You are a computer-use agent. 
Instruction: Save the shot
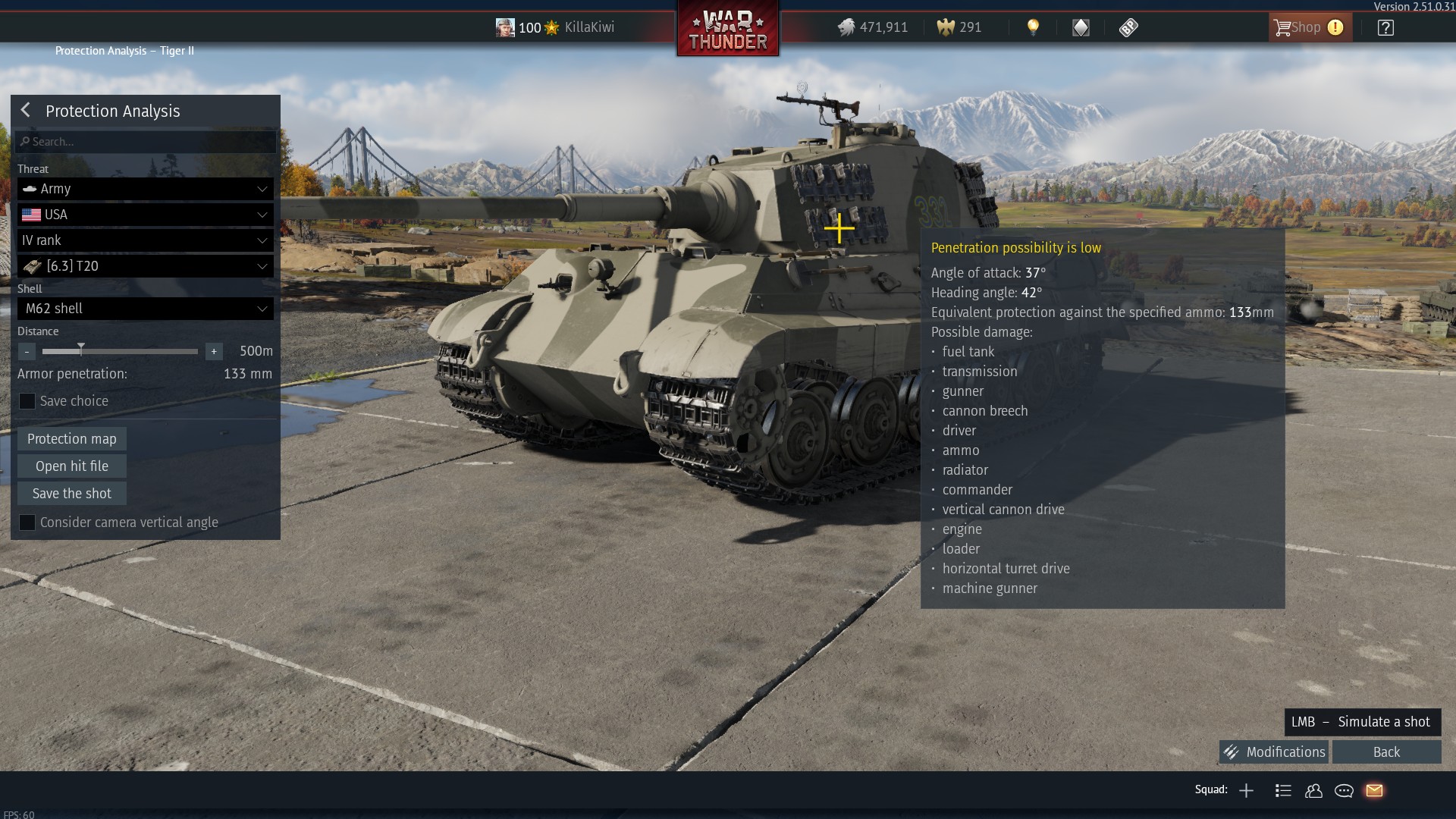(72, 494)
